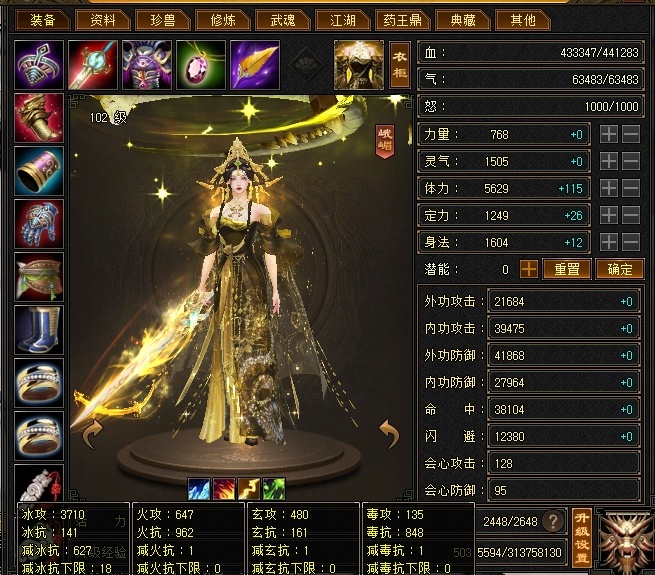Increase 力量 with its plus button

tap(609, 134)
